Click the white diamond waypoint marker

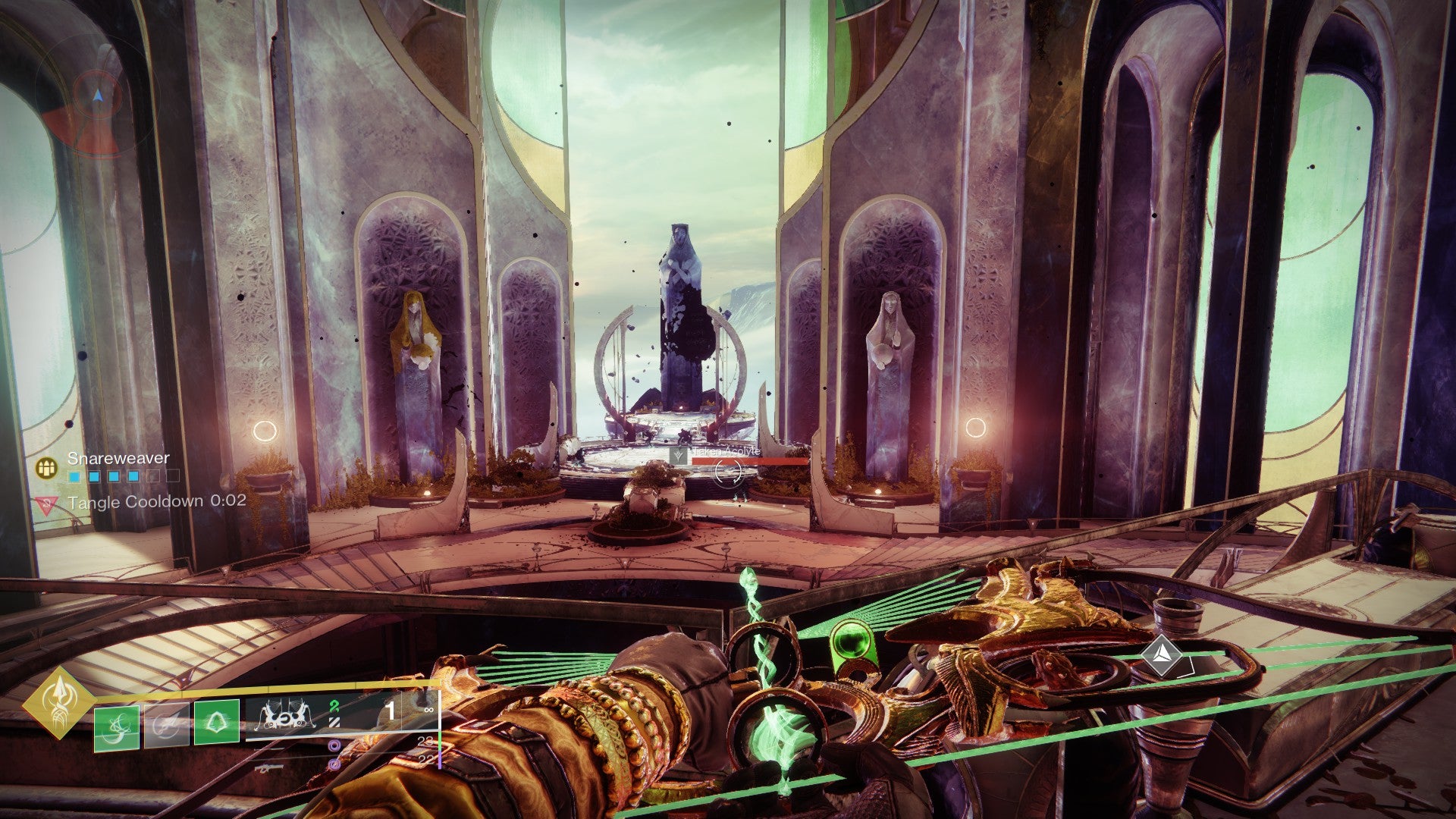click(x=1160, y=654)
